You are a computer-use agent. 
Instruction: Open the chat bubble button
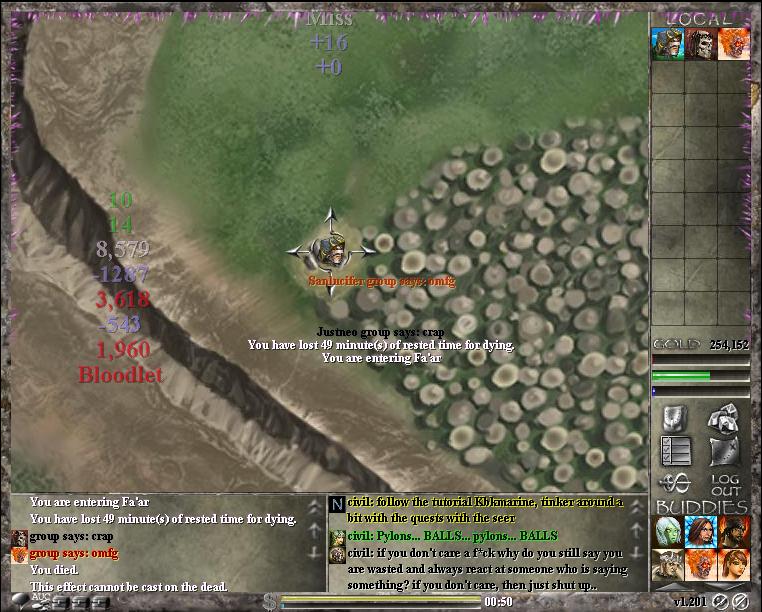[19, 600]
